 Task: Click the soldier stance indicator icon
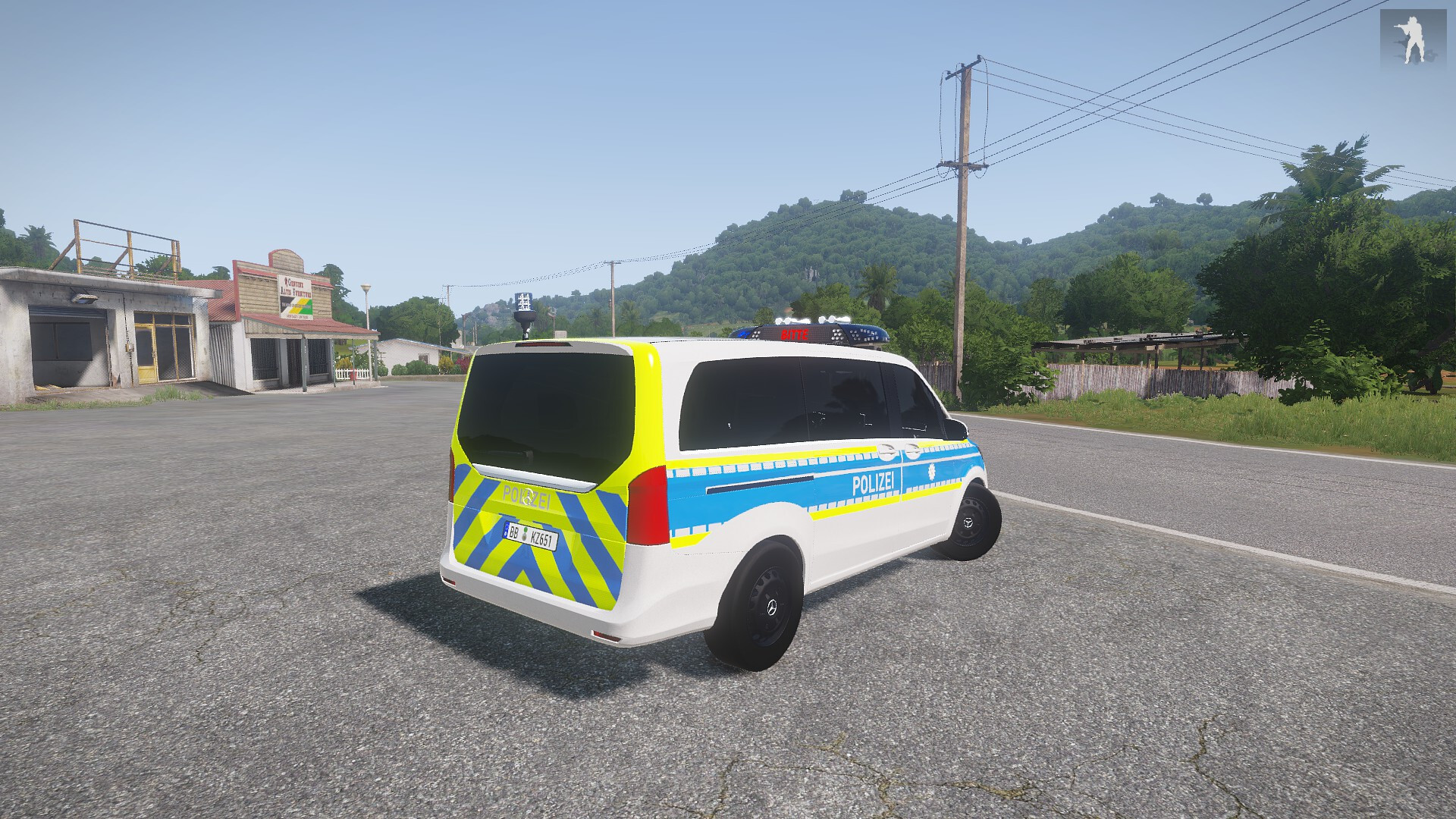[x=1412, y=39]
